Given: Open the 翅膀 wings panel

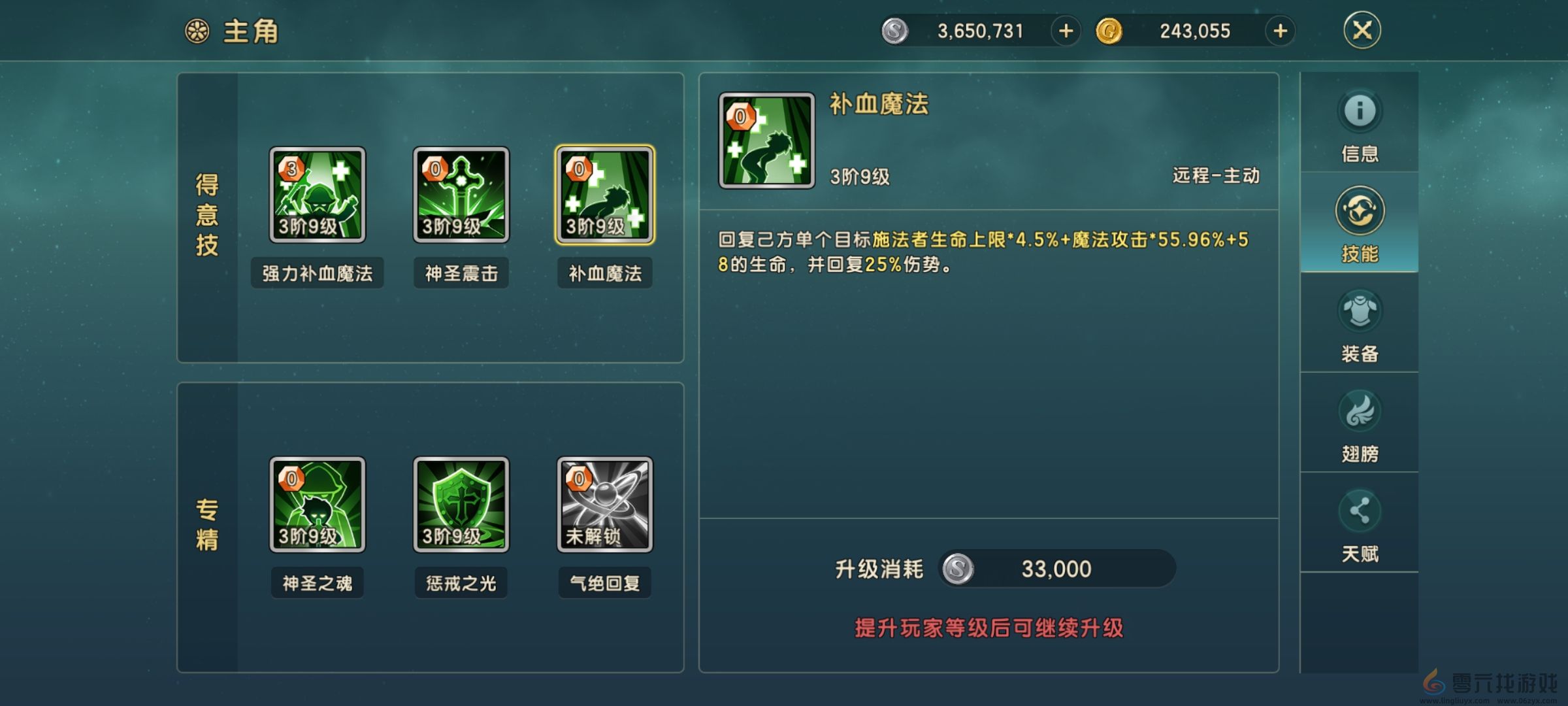Looking at the screenshot, I should click(x=1360, y=424).
